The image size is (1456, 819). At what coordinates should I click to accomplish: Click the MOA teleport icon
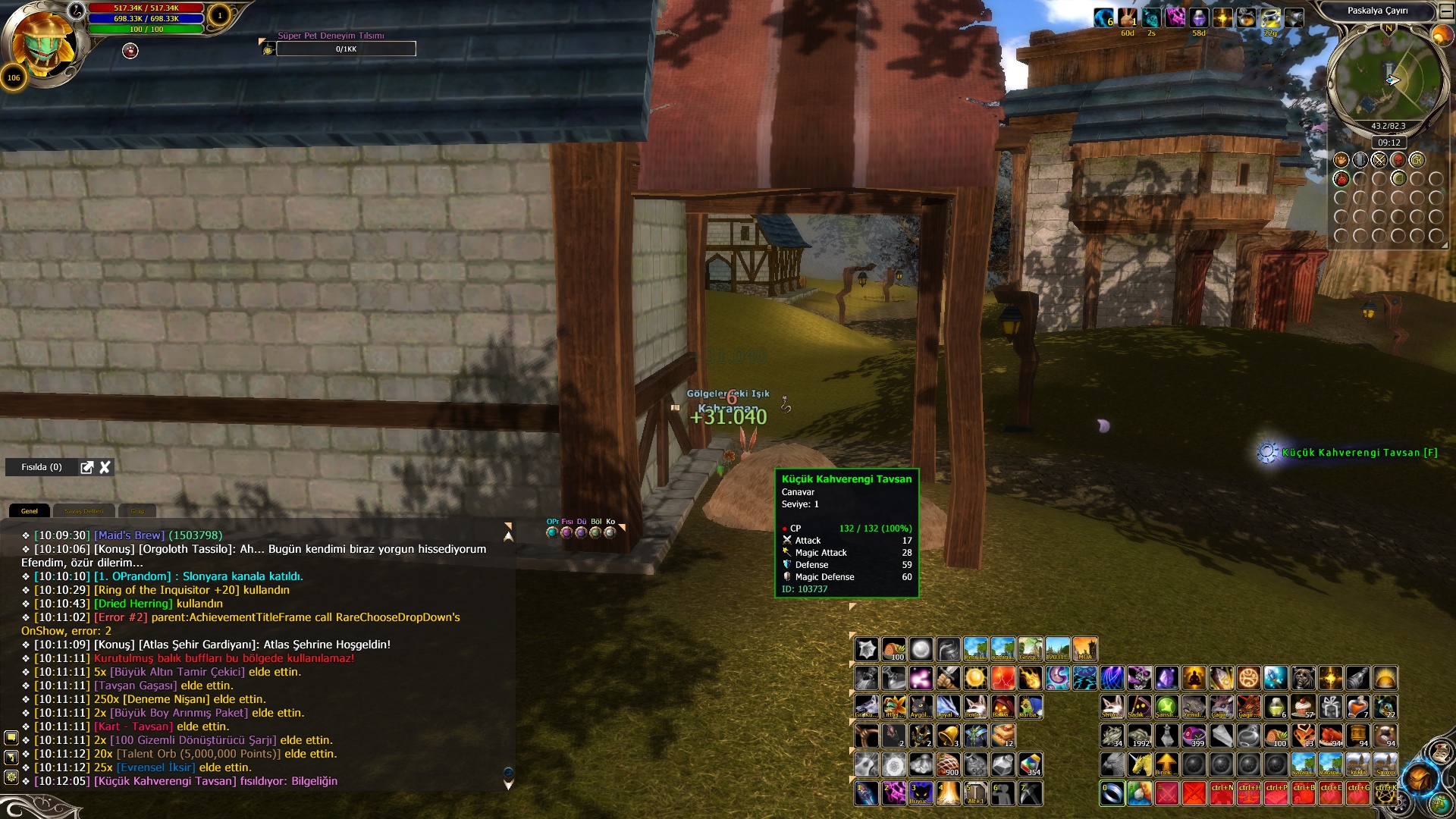[1085, 649]
